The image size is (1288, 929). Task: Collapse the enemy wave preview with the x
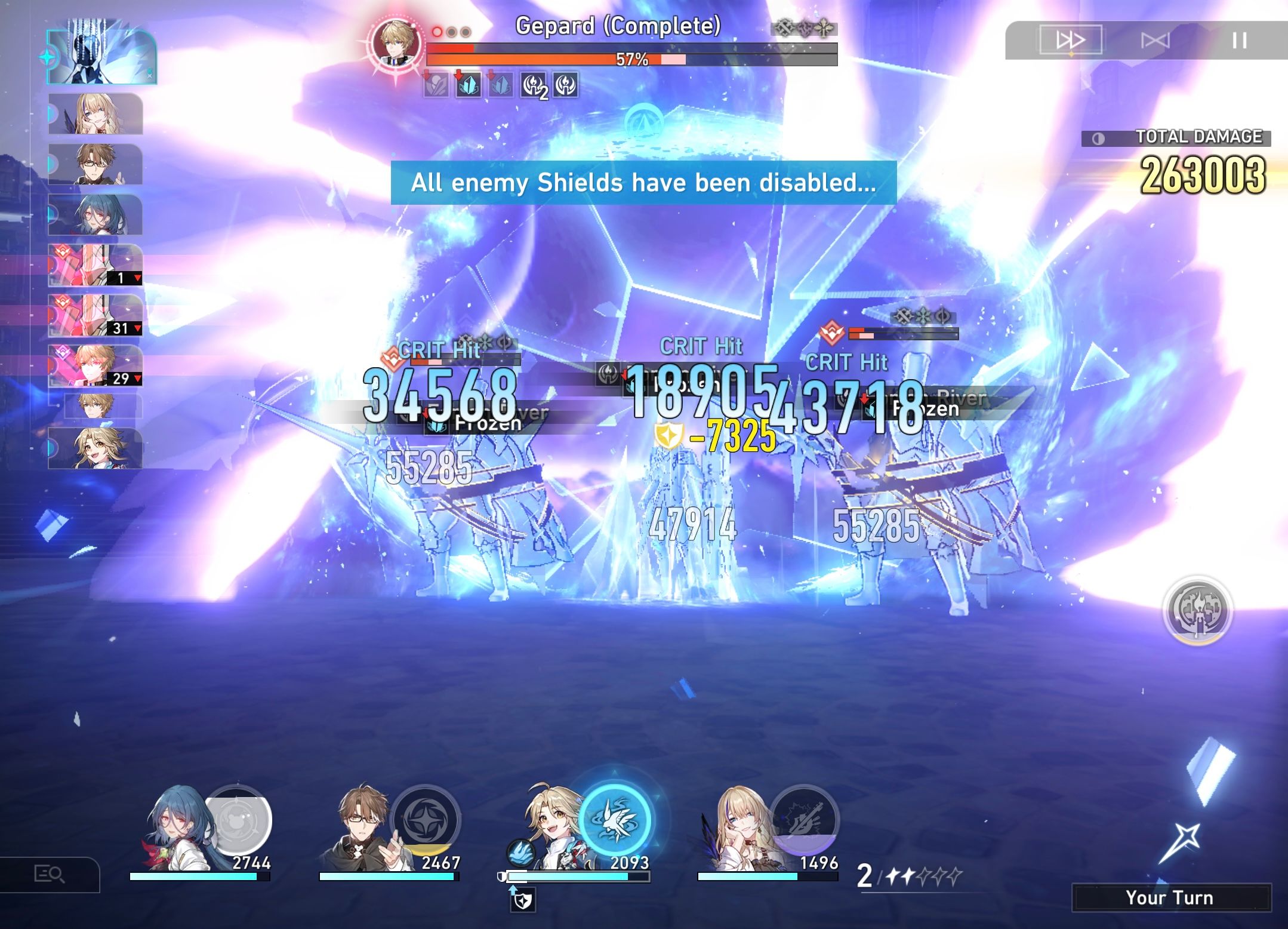[149, 75]
